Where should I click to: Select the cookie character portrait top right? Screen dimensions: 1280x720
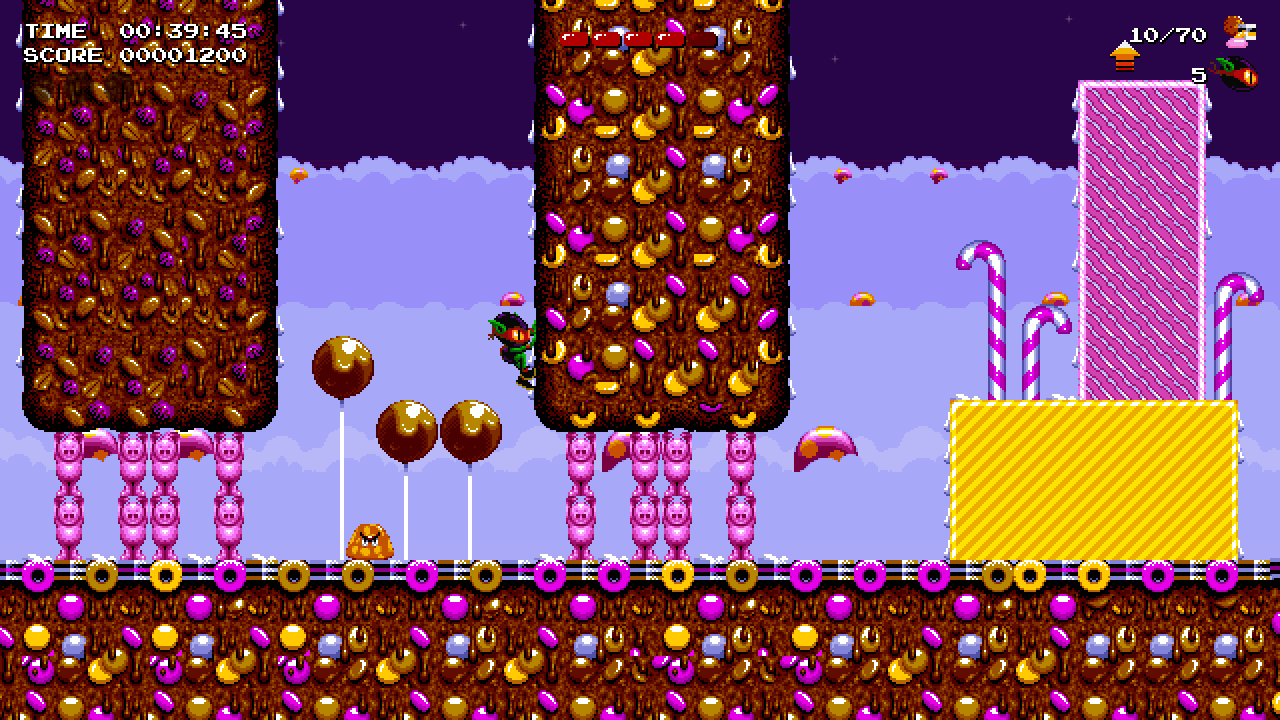[1237, 34]
